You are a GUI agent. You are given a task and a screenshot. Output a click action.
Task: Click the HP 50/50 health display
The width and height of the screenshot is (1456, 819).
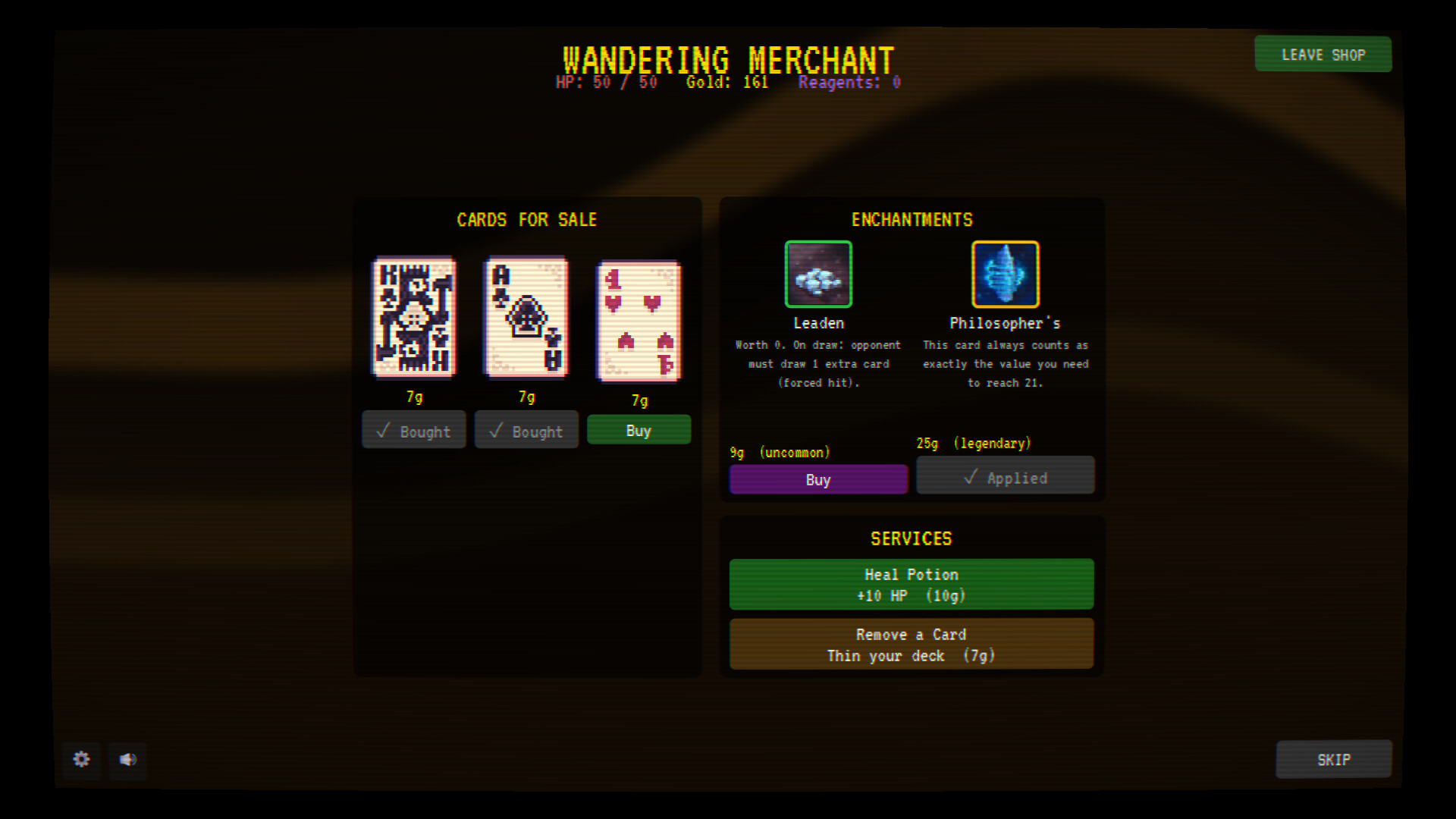607,83
